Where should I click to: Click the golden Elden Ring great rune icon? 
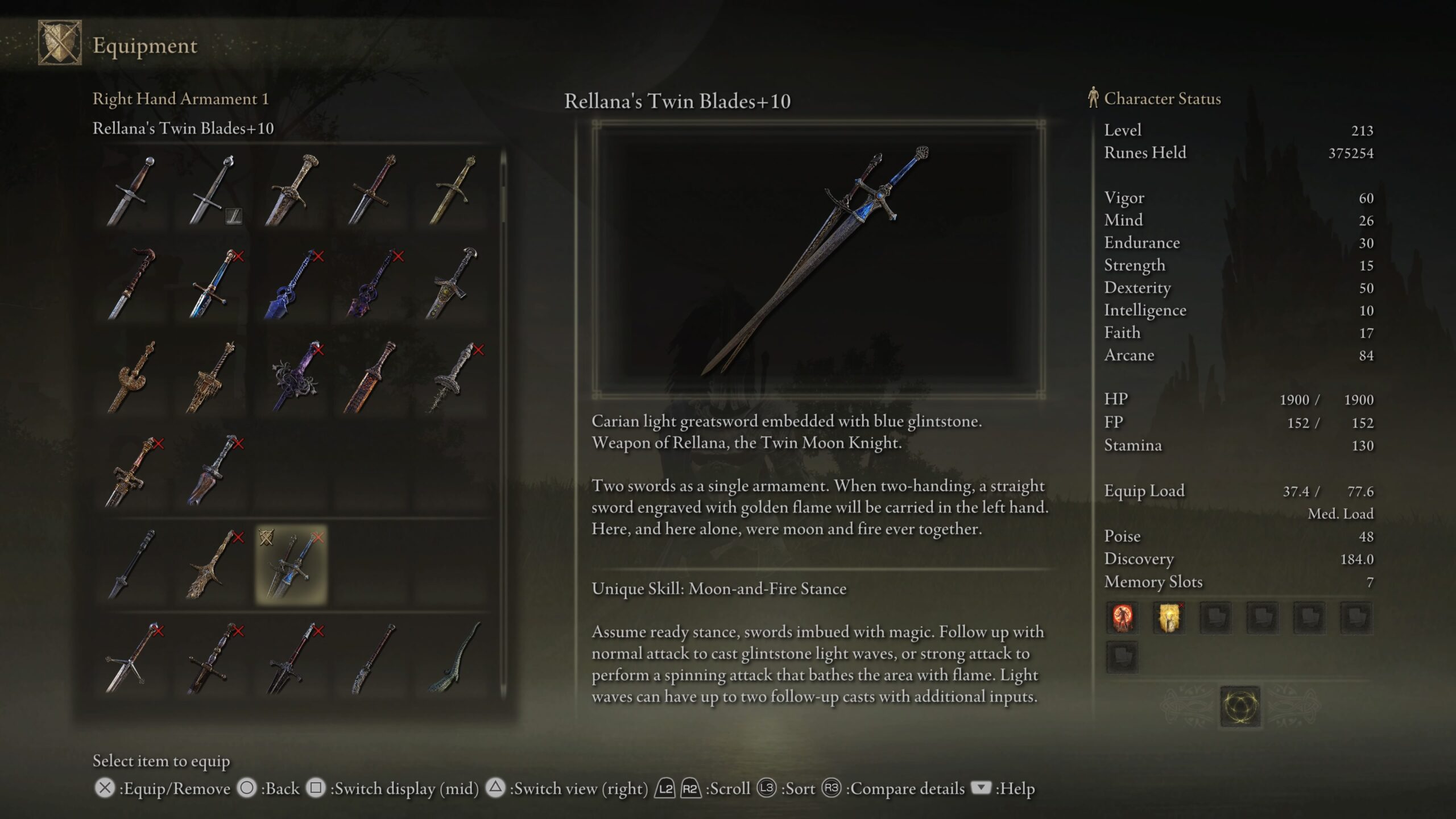coord(1240,706)
